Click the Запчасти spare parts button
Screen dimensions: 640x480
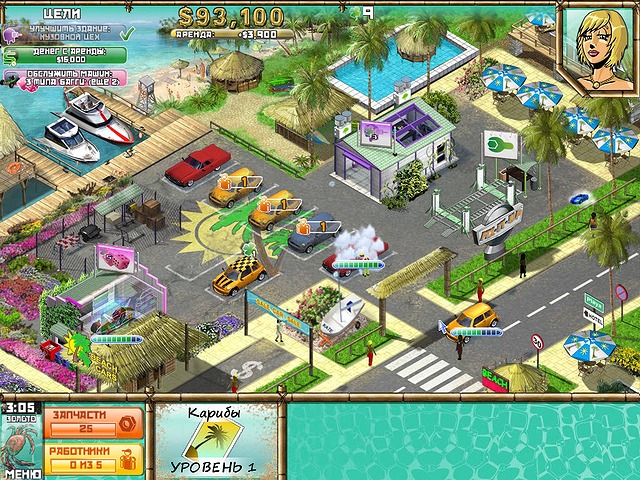(94, 422)
